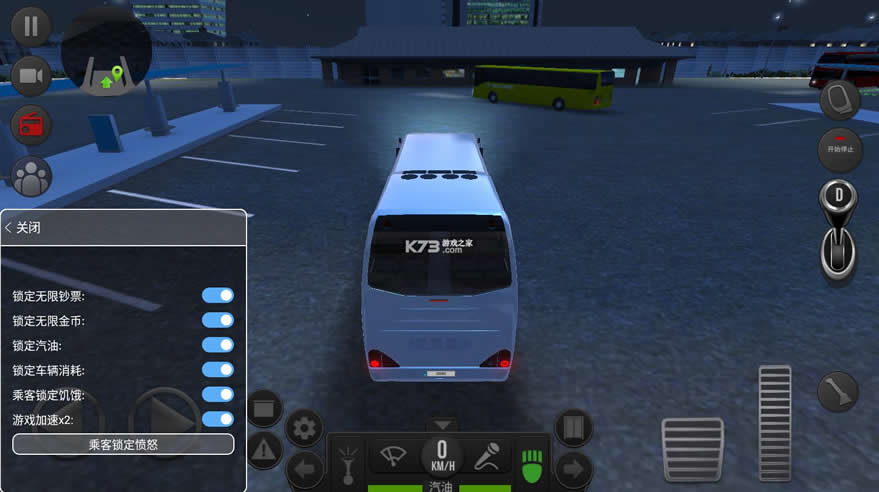Pause the game with the pause button
The height and width of the screenshot is (492, 879).
(31, 25)
